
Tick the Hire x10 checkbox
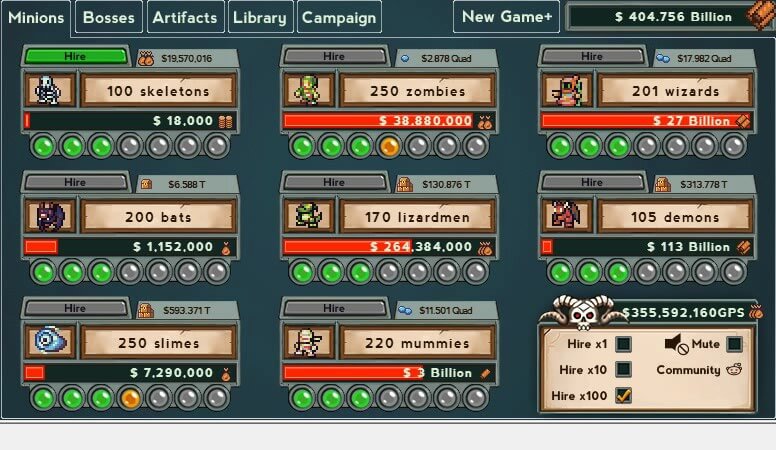click(x=623, y=370)
